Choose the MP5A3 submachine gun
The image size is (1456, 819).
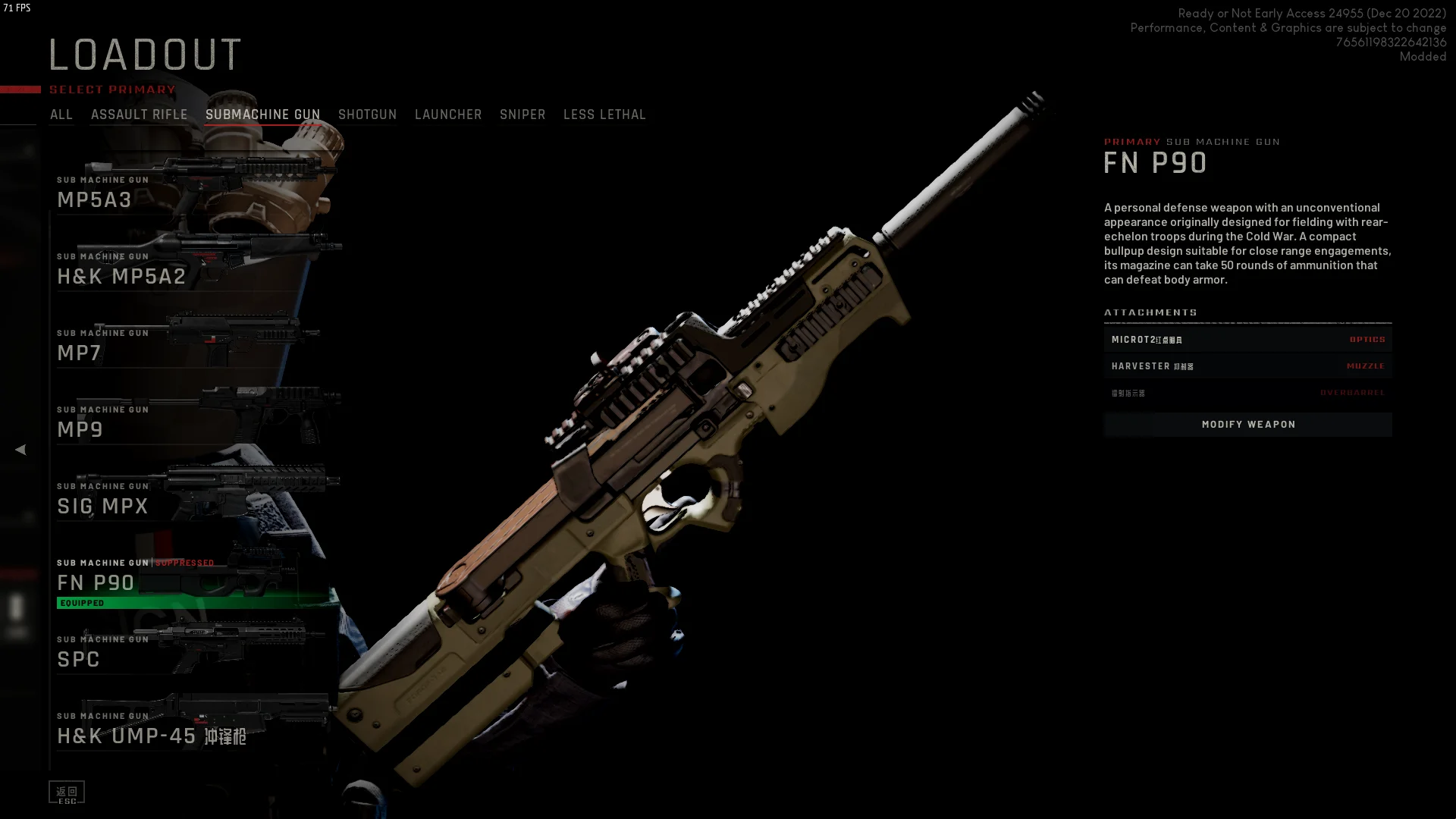190,191
